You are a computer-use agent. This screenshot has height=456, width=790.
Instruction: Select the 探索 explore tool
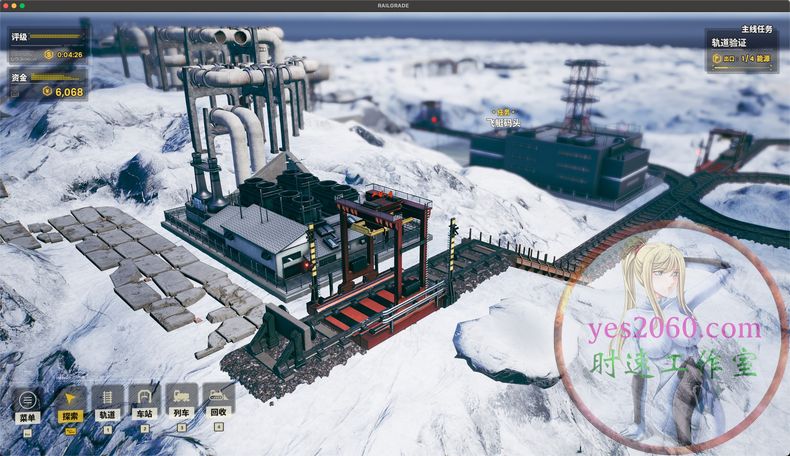(70, 400)
